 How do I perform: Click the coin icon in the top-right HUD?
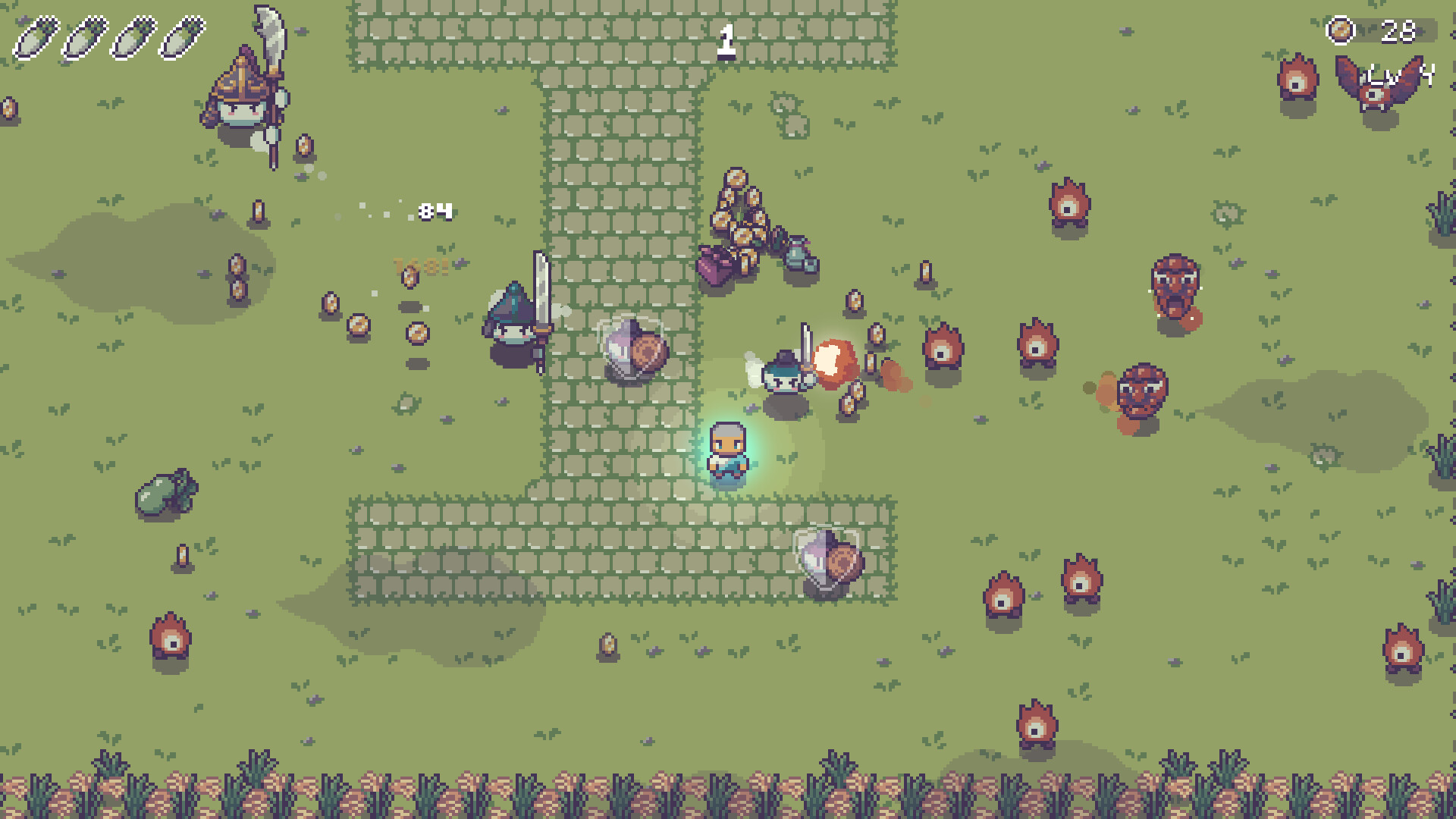click(1341, 32)
